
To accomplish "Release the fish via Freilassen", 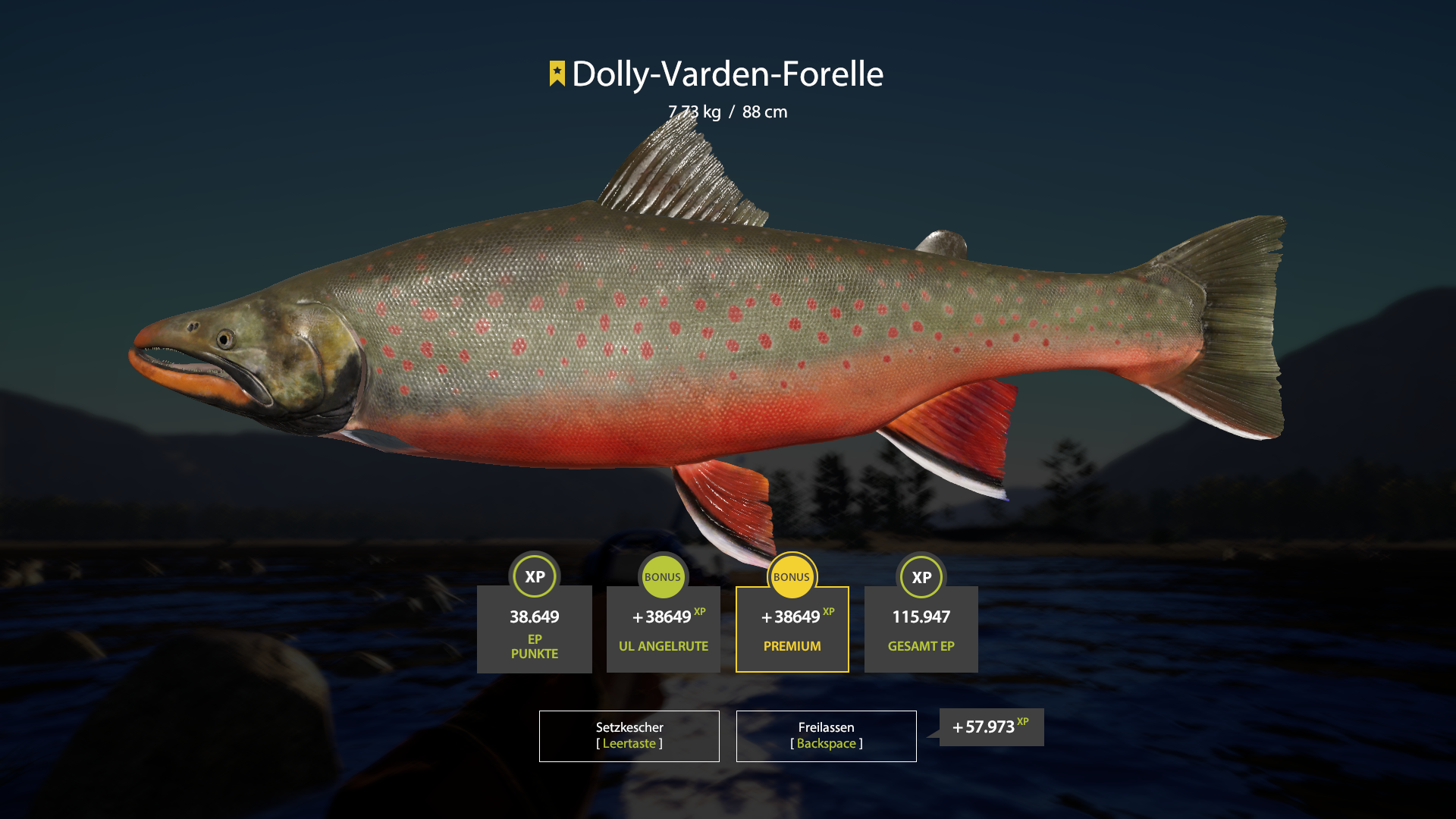I will (826, 736).
